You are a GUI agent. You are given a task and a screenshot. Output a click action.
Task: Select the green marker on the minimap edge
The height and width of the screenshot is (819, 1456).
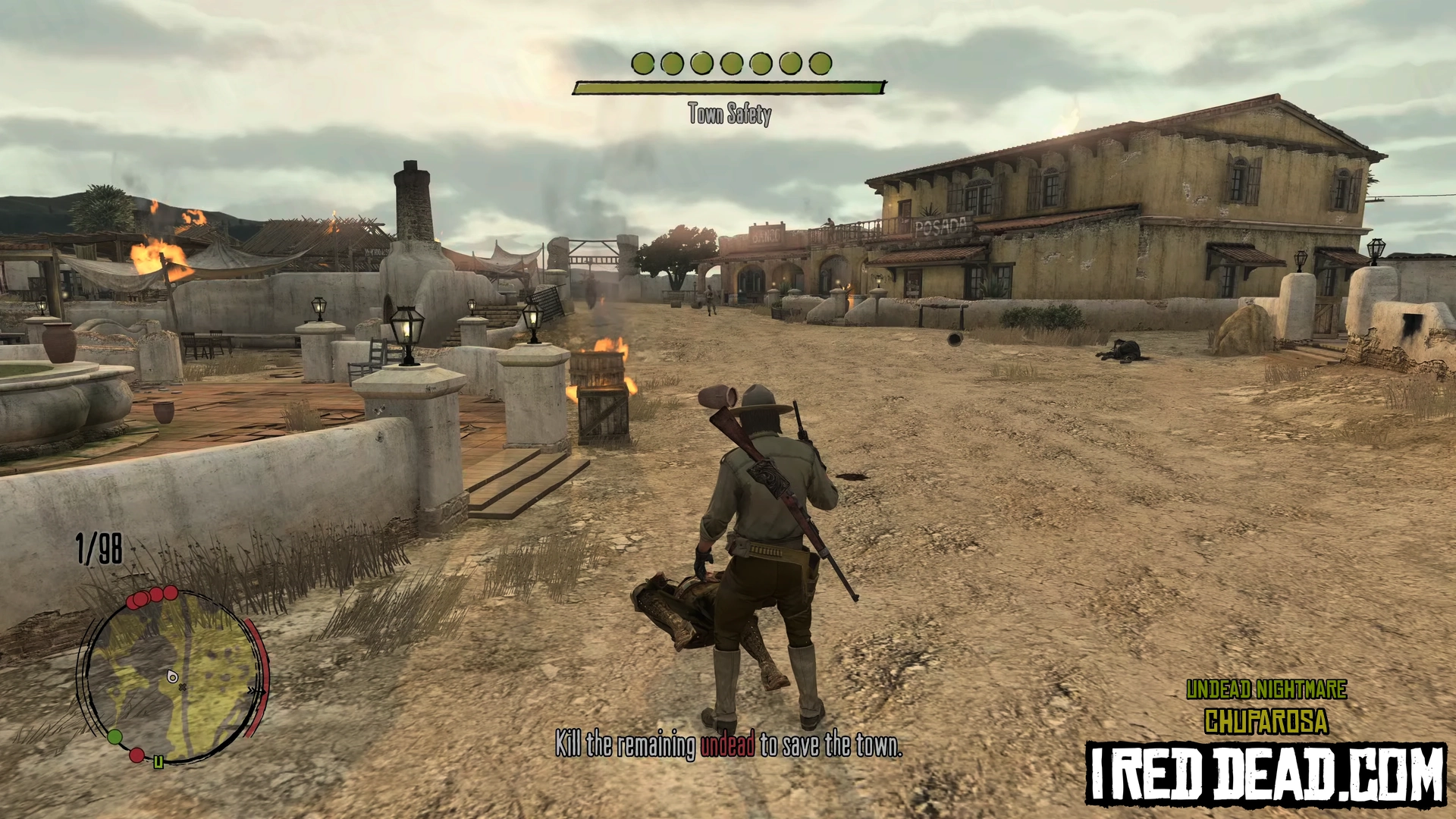pyautogui.click(x=115, y=736)
